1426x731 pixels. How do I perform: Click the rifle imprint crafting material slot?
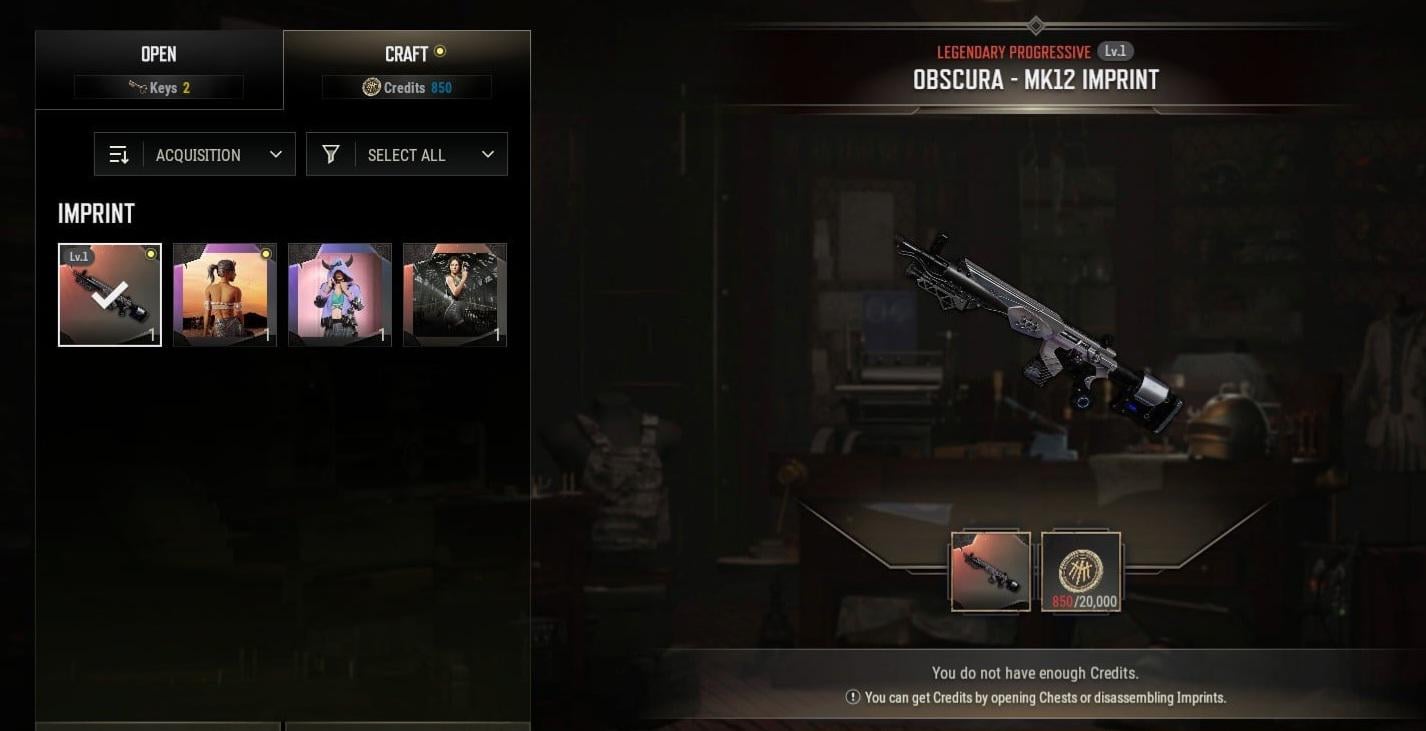(x=991, y=571)
